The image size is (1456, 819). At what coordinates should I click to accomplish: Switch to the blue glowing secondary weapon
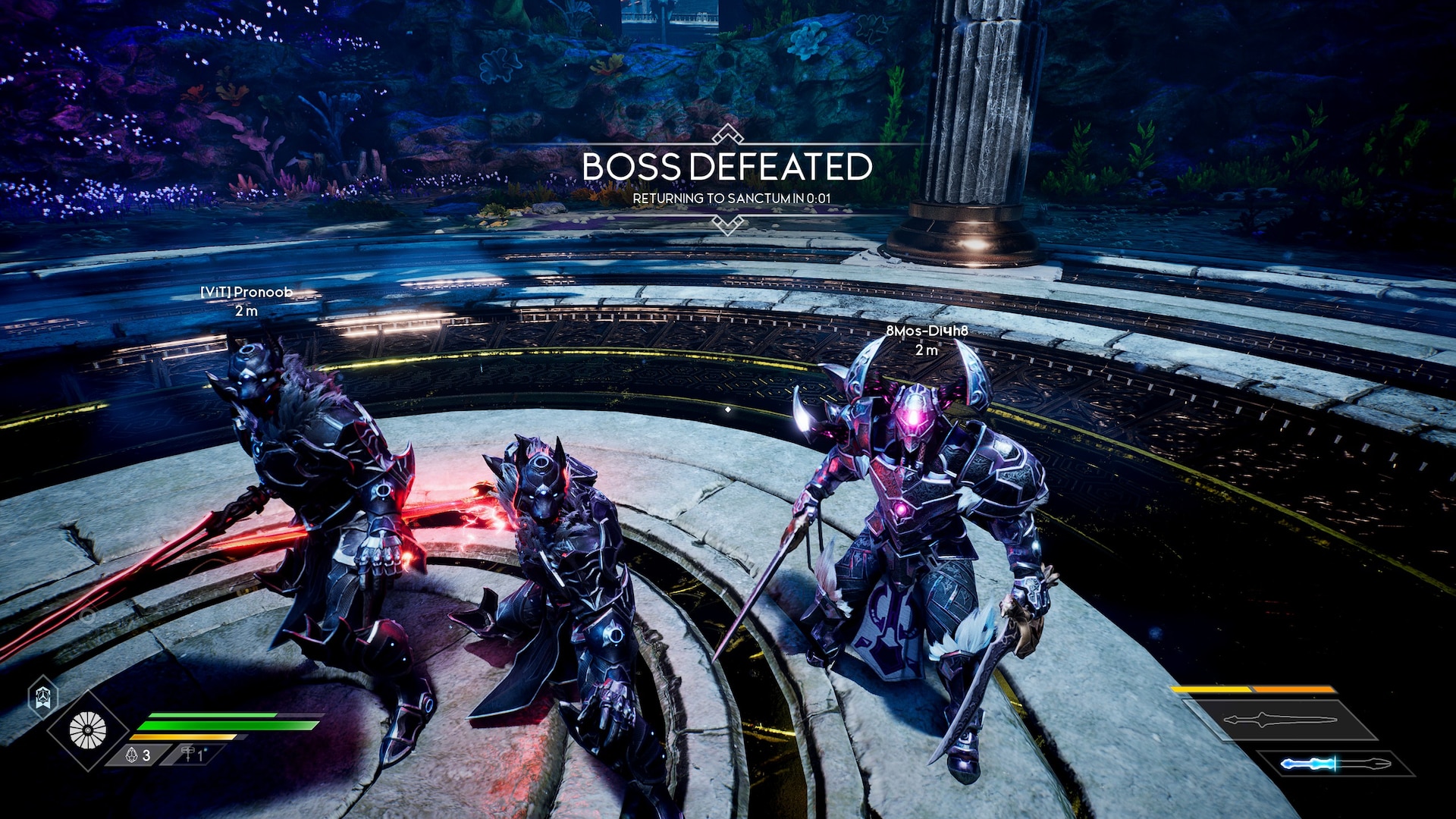(x=1335, y=764)
